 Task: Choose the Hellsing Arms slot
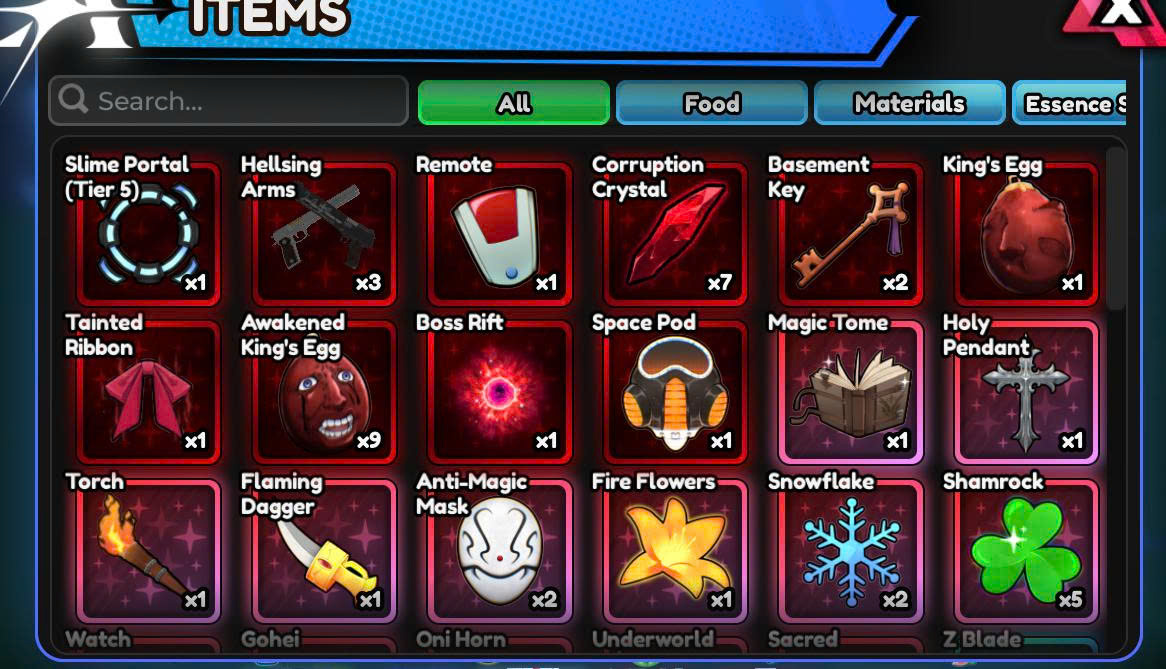[x=322, y=234]
